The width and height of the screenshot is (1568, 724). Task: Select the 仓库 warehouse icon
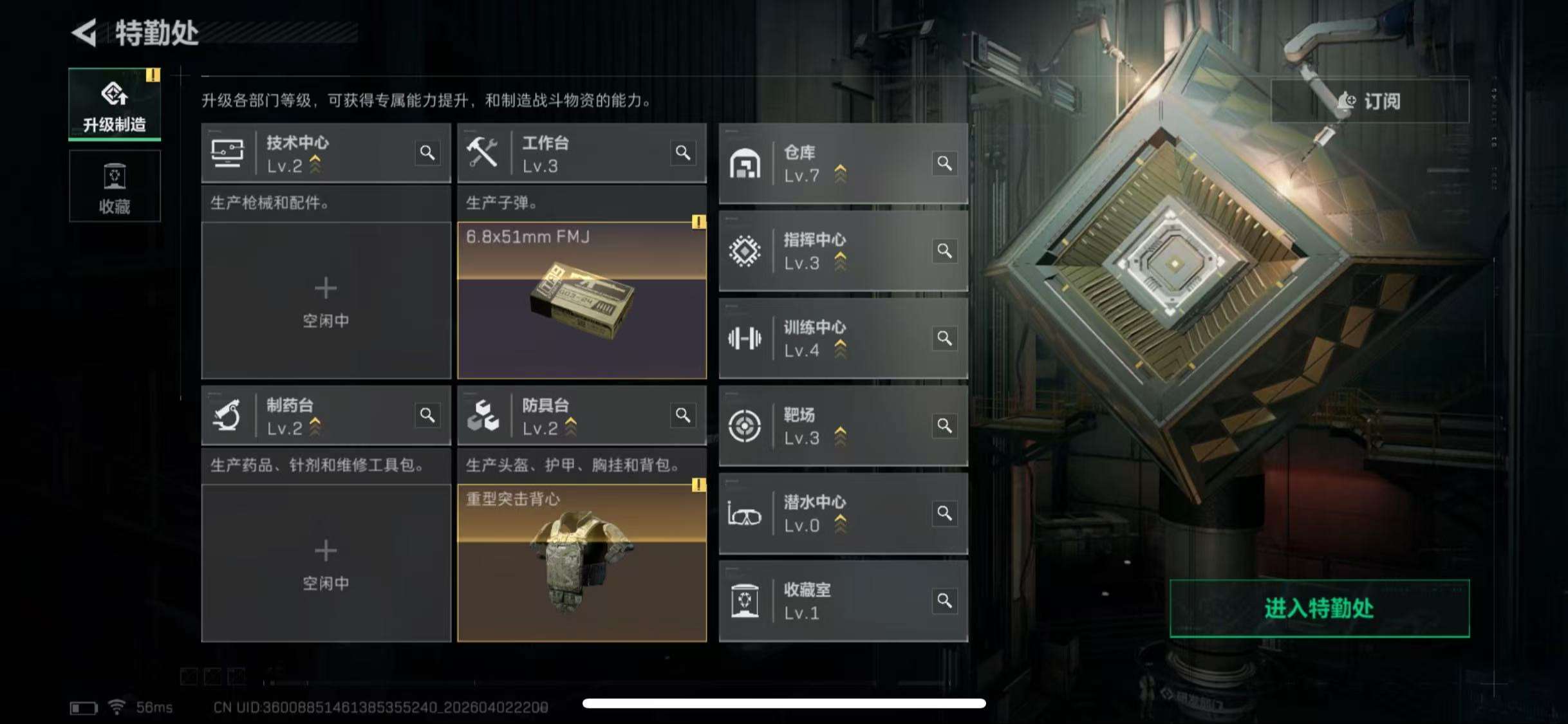pos(747,163)
